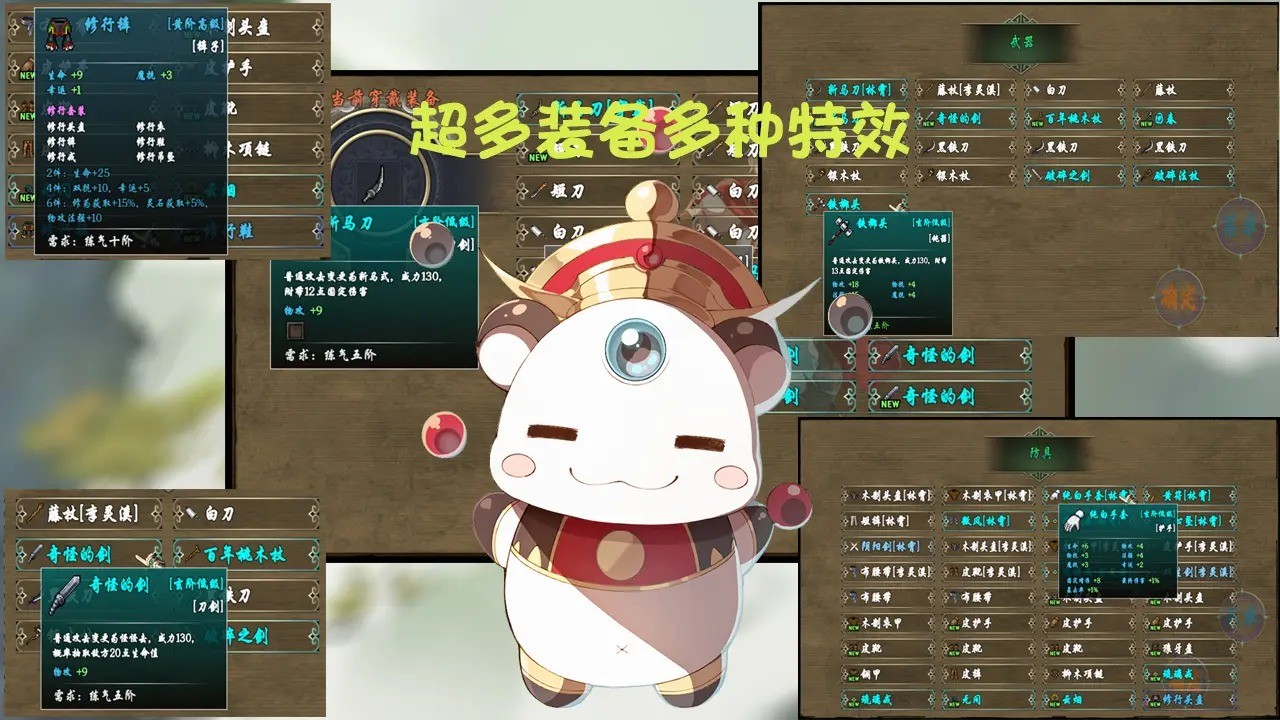Click the armor icon beside 铜甲
Image resolution: width=1280 pixels, height=720 pixels.
[x=852, y=672]
